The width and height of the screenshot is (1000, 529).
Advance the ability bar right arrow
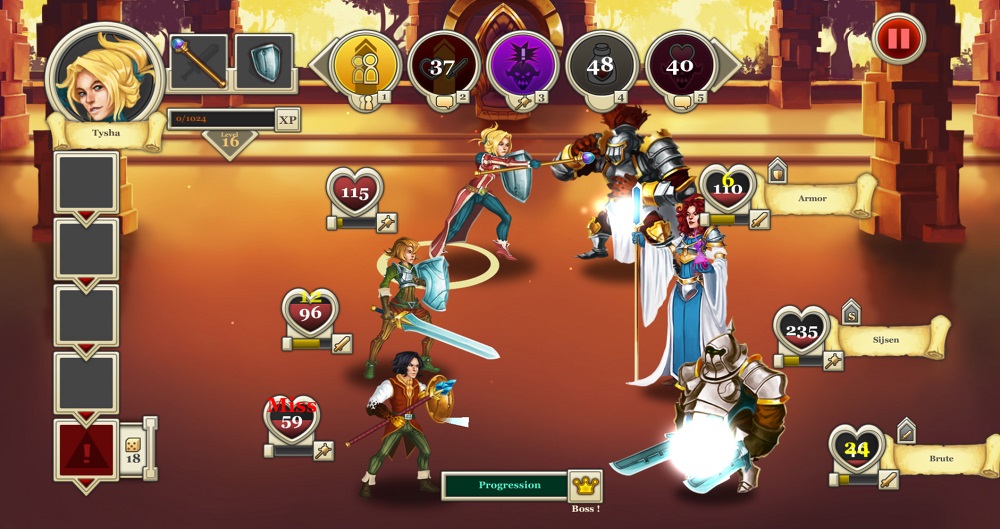click(x=730, y=66)
